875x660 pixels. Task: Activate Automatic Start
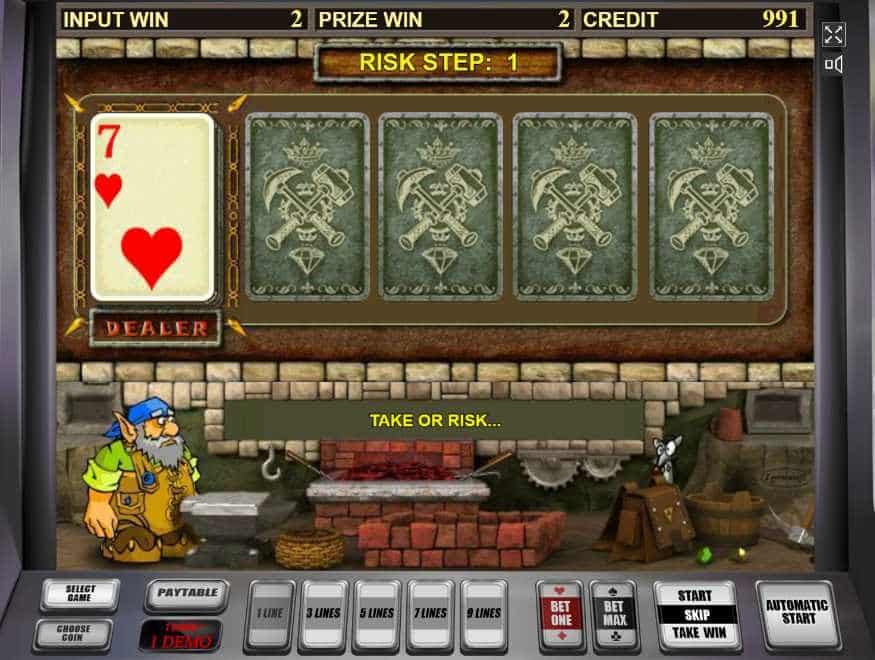(797, 612)
